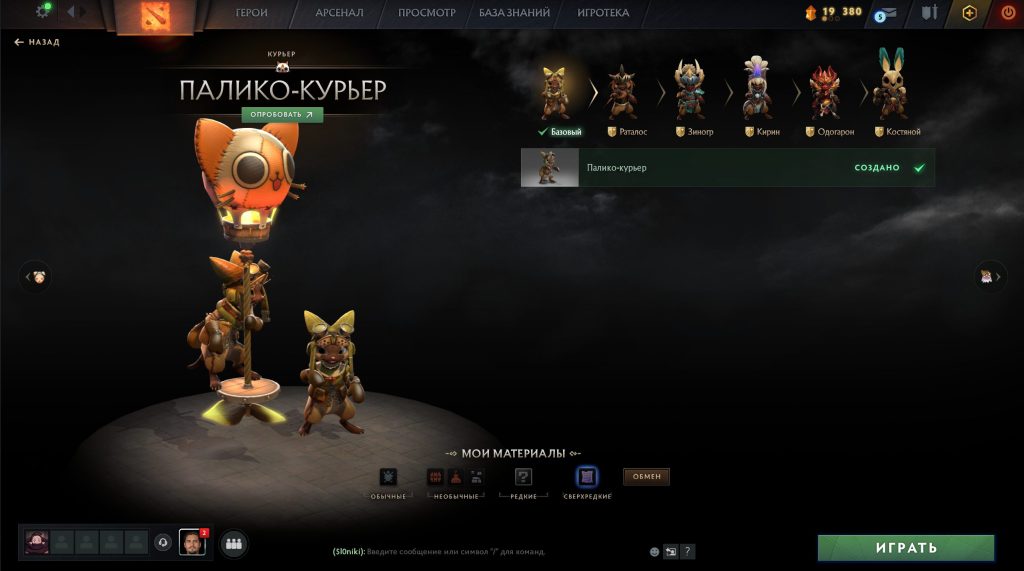Open the ИГРОТЕКА tab
Image resolution: width=1024 pixels, height=571 pixels.
pyautogui.click(x=603, y=13)
